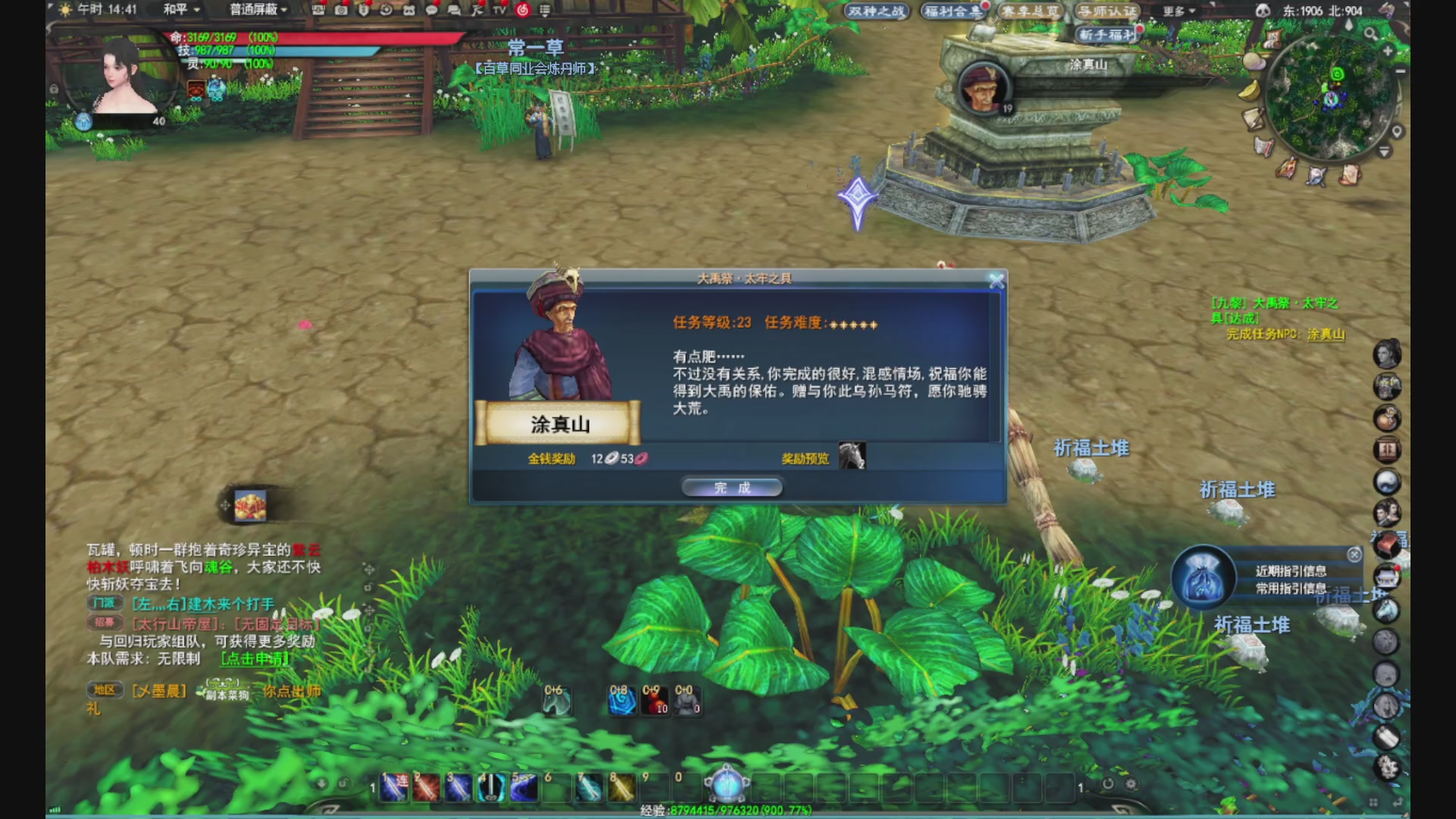Click the red NetEase music icon
Image resolution: width=1456 pixels, height=819 pixels.
click(523, 10)
